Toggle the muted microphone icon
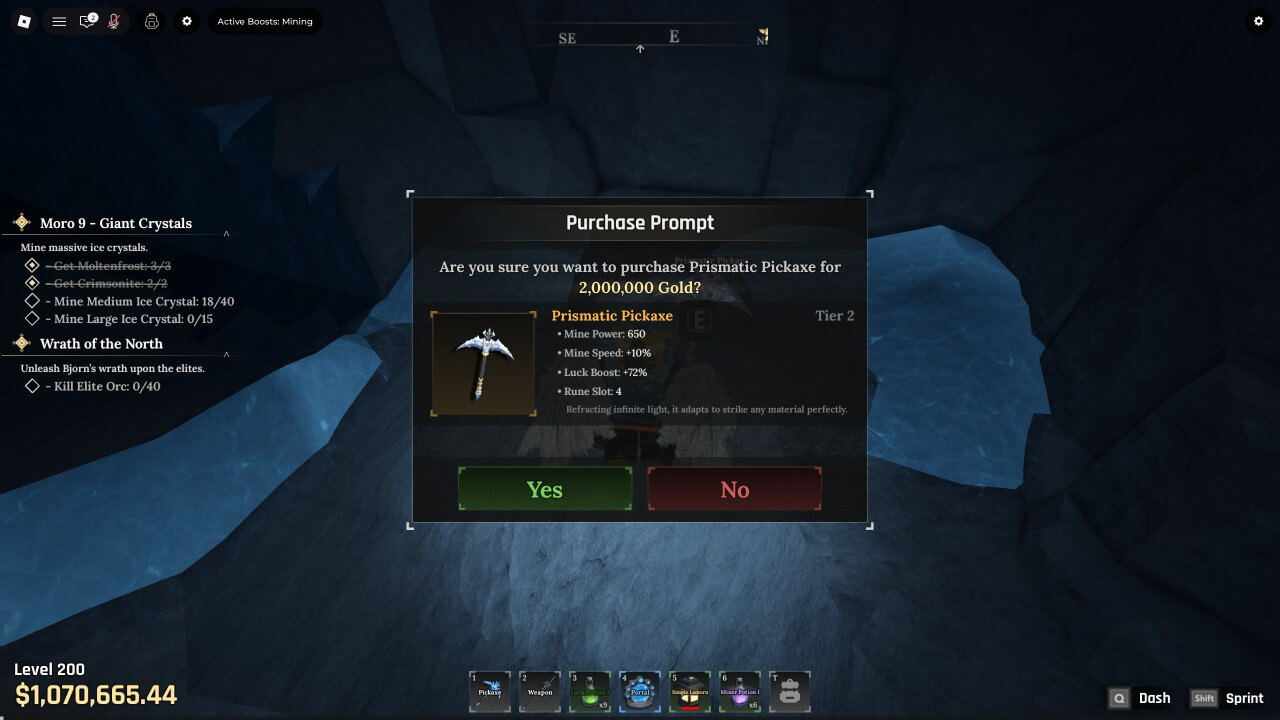This screenshot has width=1280, height=720. pos(114,21)
